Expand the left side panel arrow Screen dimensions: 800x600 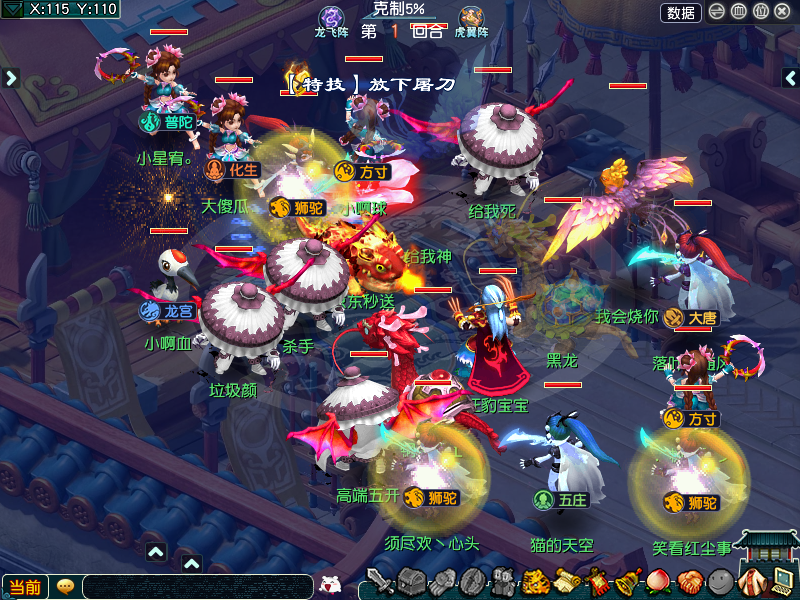coord(11,77)
